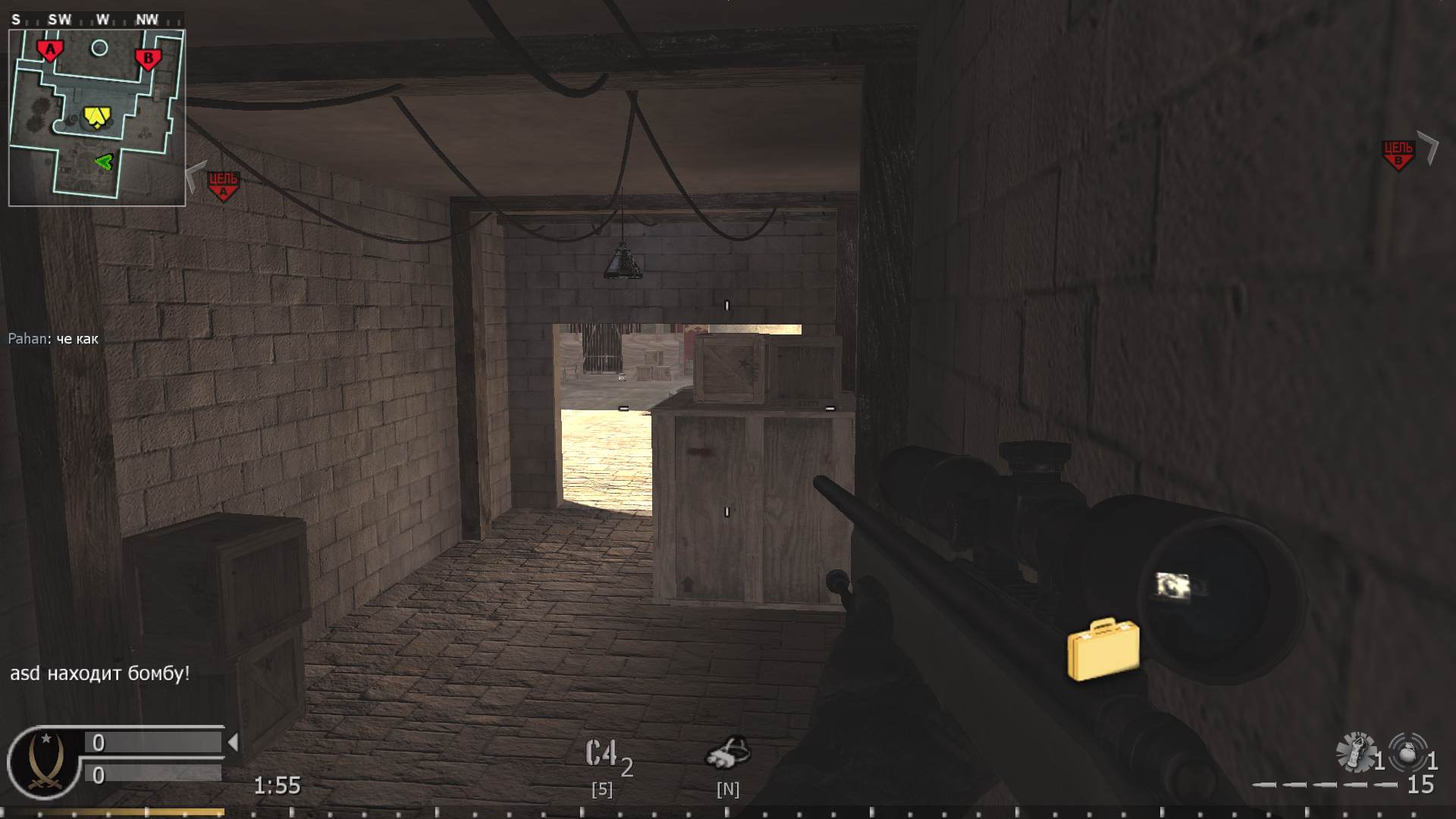
Task: Click the NW heading on the compass bar
Action: click(147, 20)
